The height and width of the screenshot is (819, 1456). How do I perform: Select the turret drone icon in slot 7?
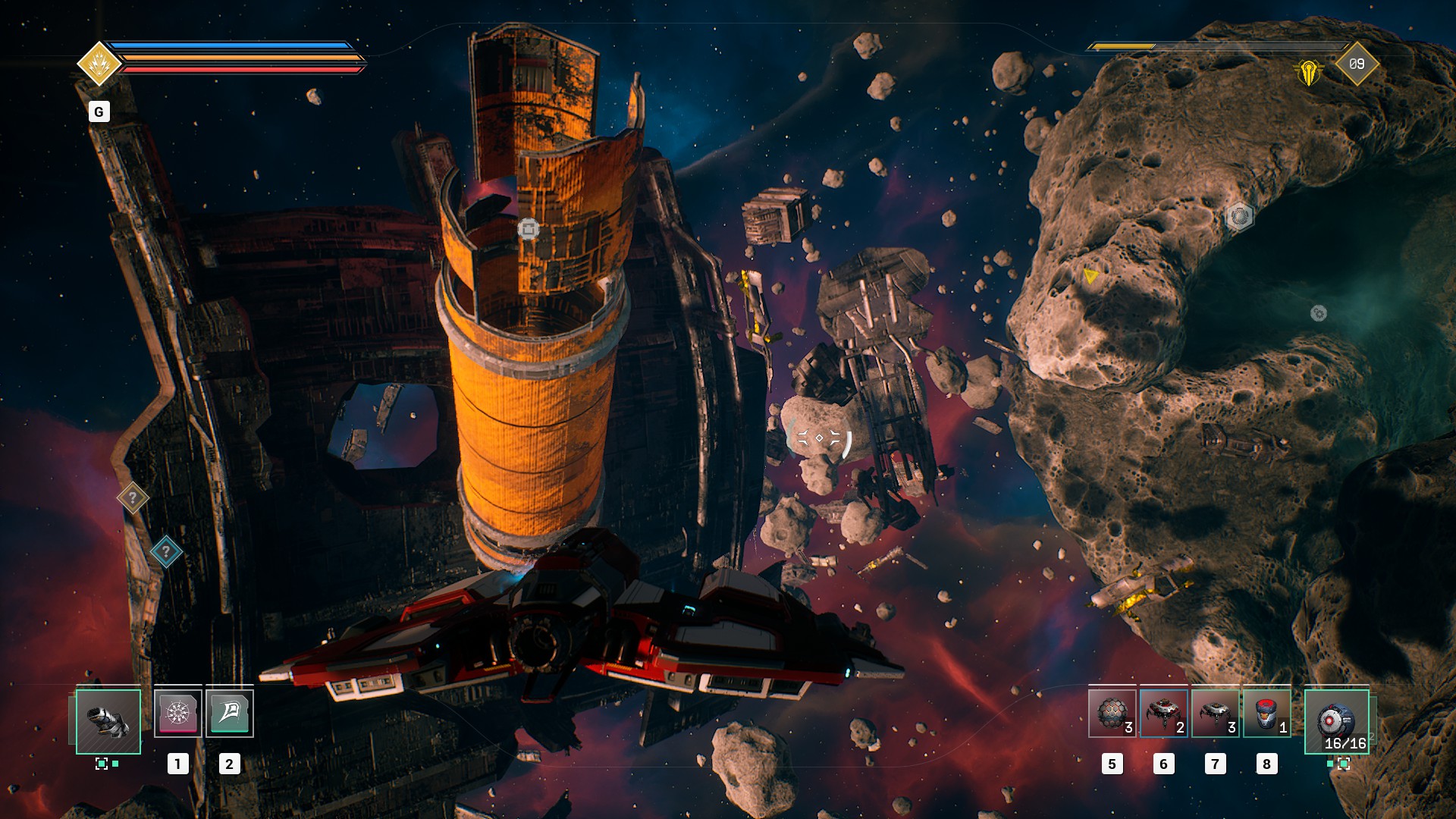[1216, 711]
